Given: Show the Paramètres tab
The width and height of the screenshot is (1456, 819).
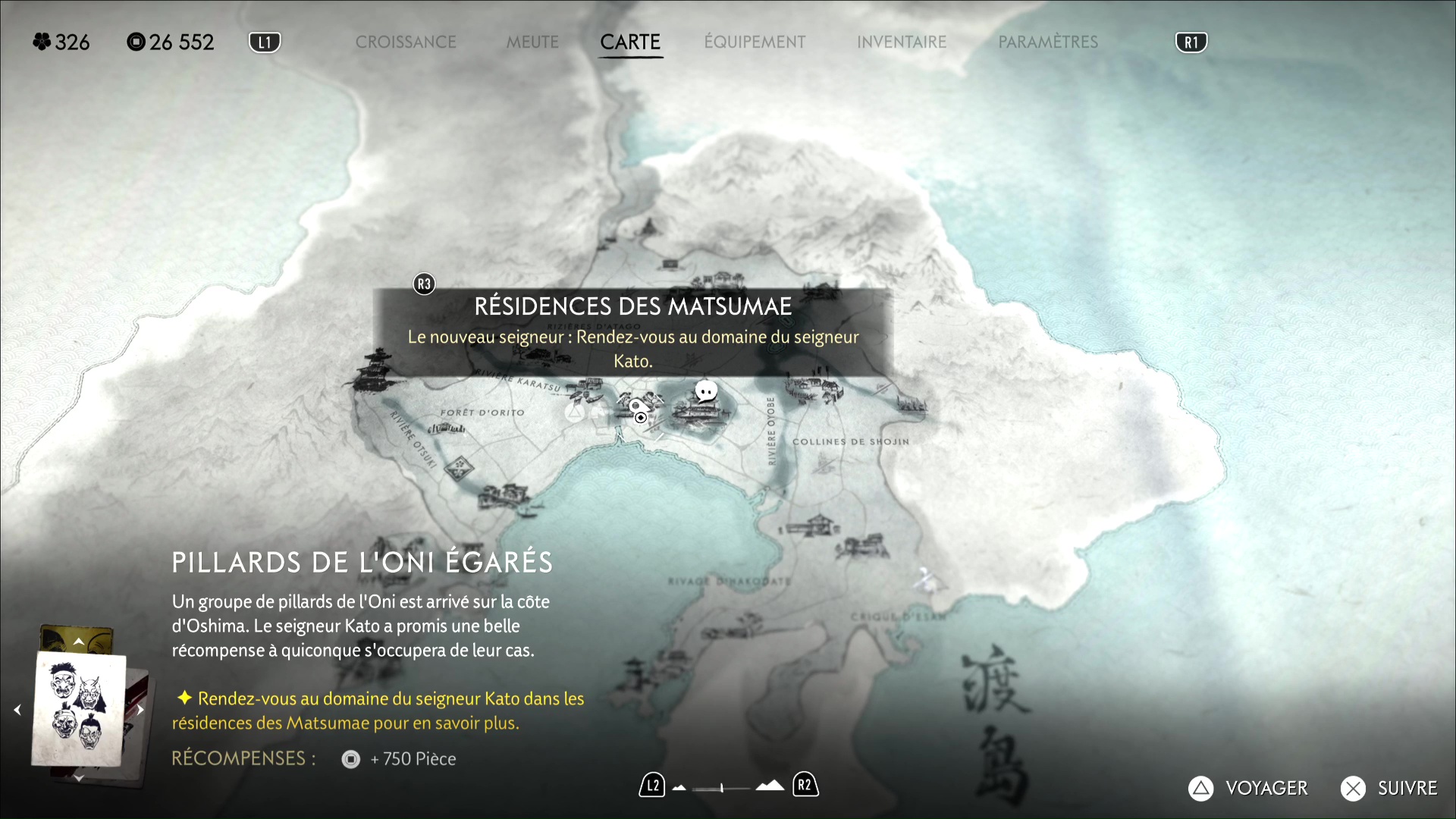Looking at the screenshot, I should click(x=1048, y=42).
